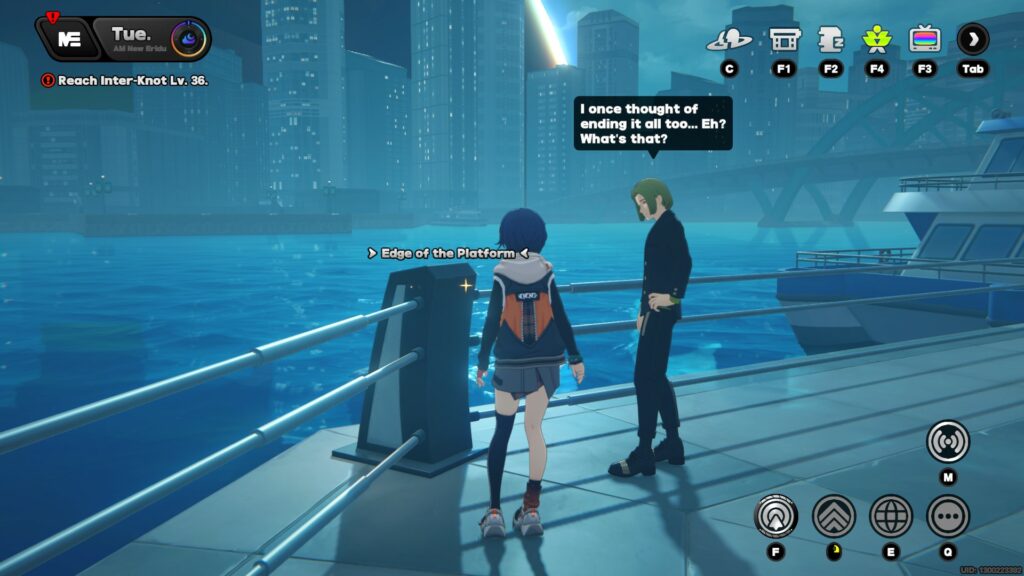Expand the top shortcut bar with the arrow
Viewport: 1024px width, 576px height.
[972, 40]
